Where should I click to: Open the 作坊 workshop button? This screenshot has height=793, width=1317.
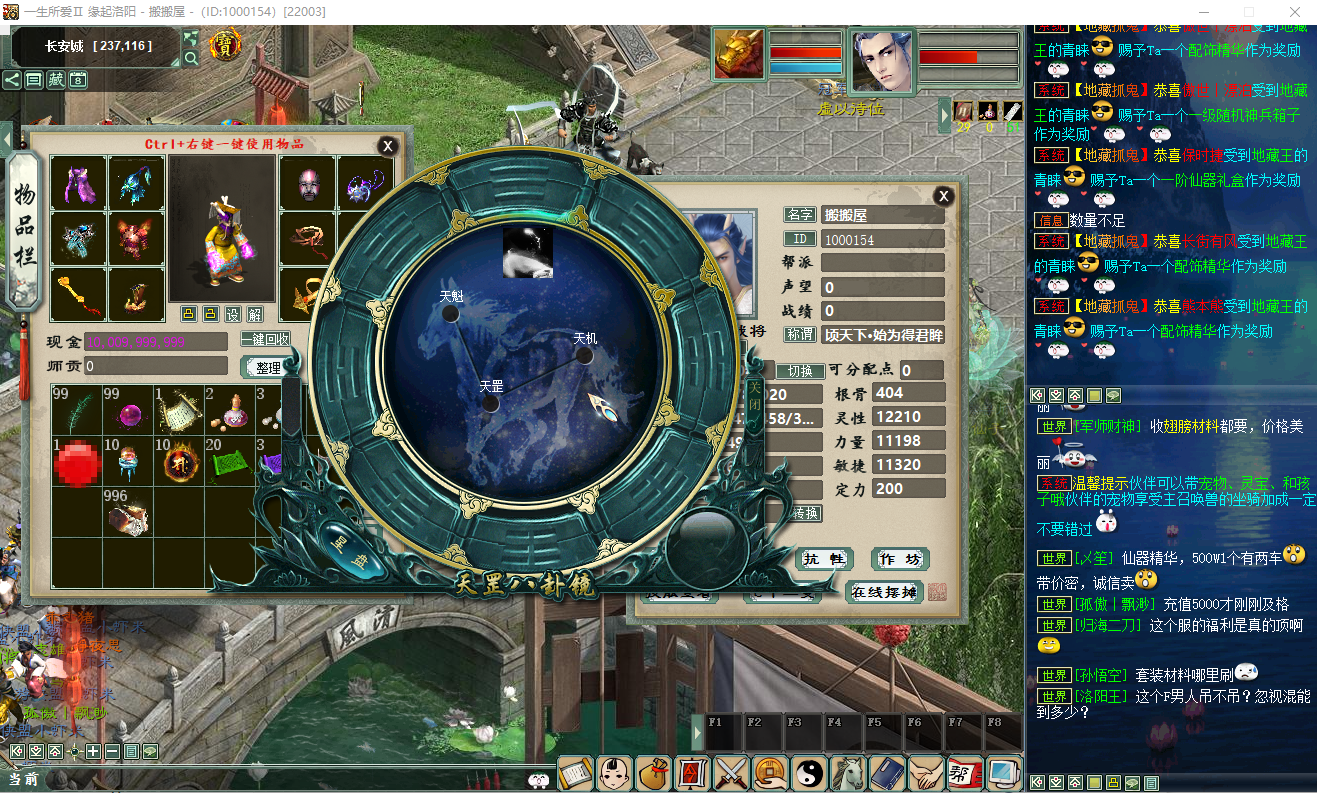[x=899, y=559]
